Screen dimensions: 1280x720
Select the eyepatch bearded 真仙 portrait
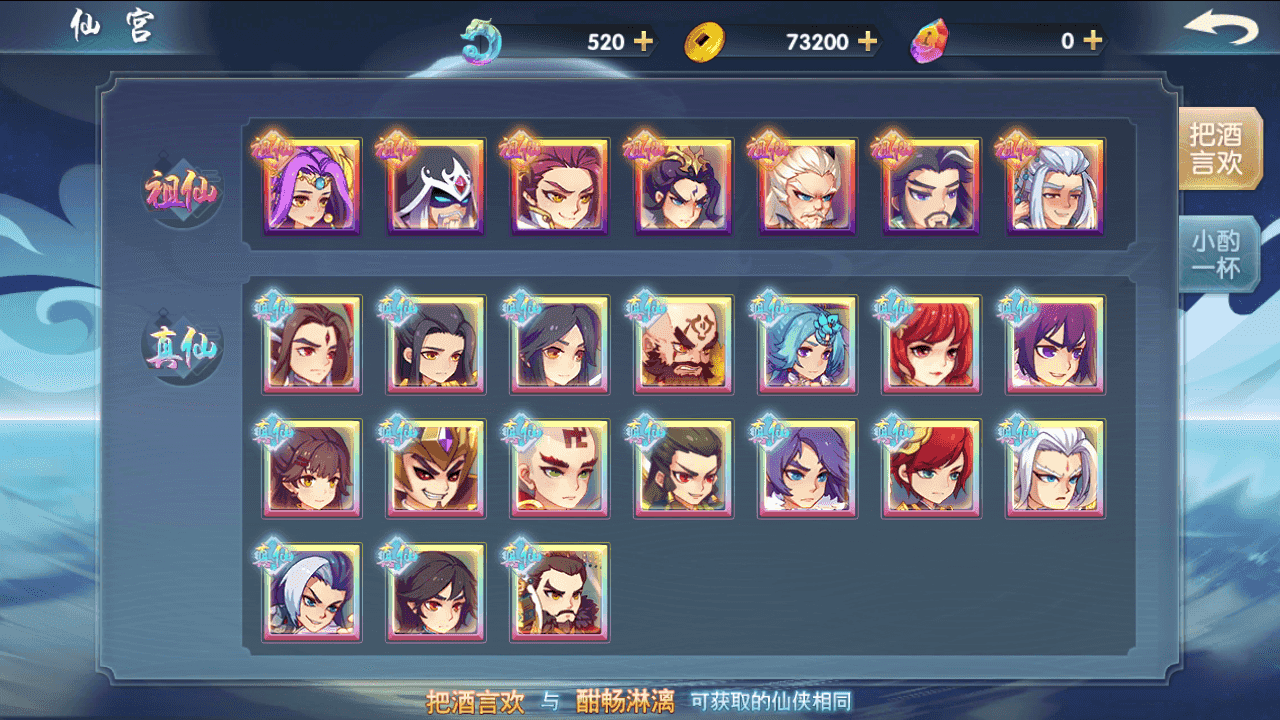[684, 345]
